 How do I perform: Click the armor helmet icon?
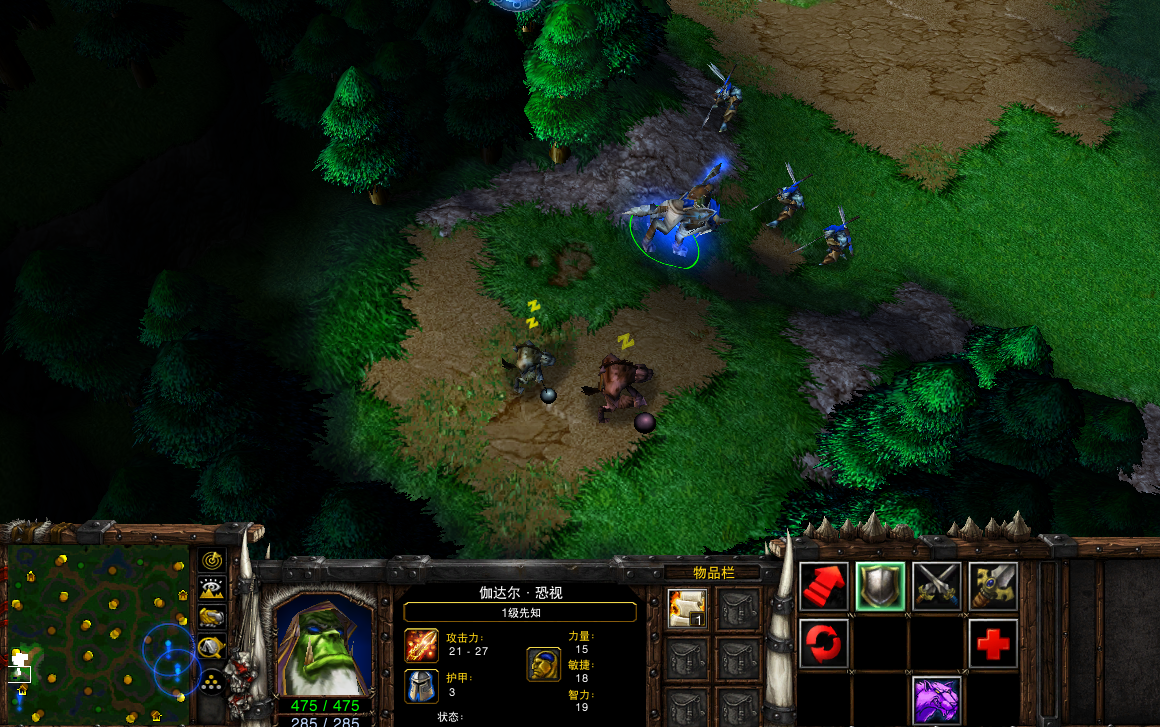421,686
